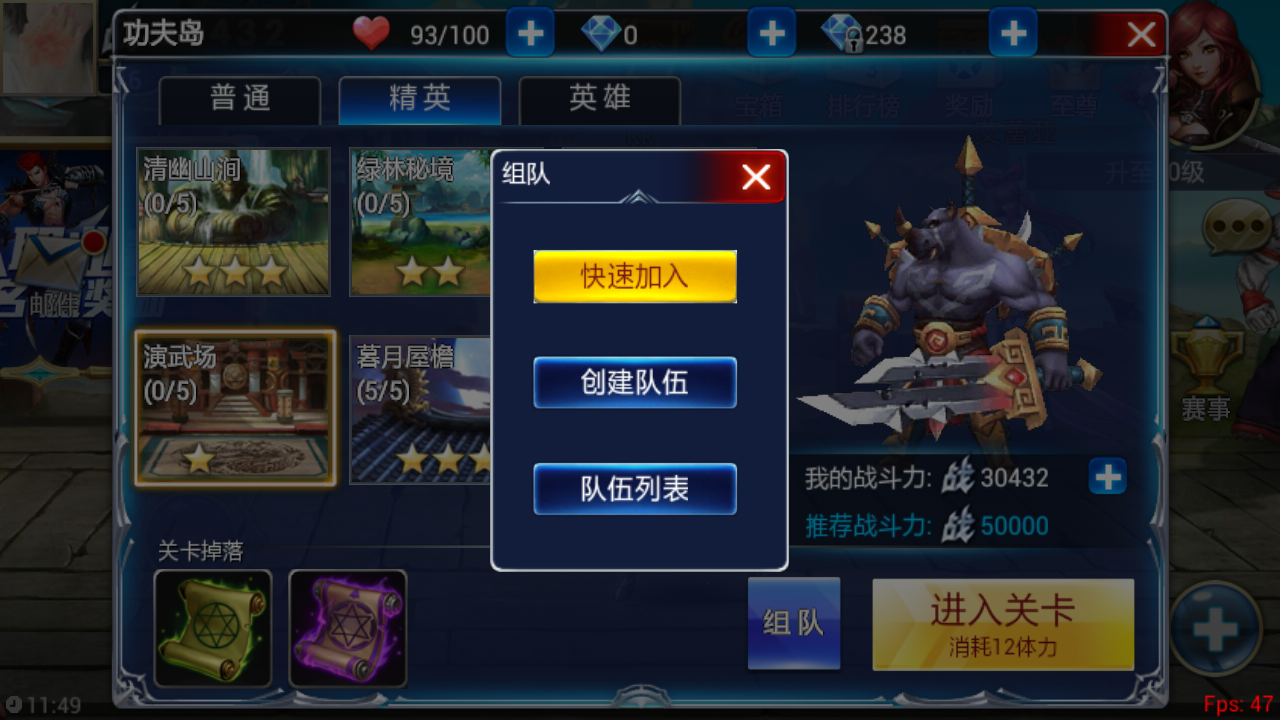Viewport: 1280px width, 720px height.
Task: Tap the plus beside the diamond count
Action: 771,33
